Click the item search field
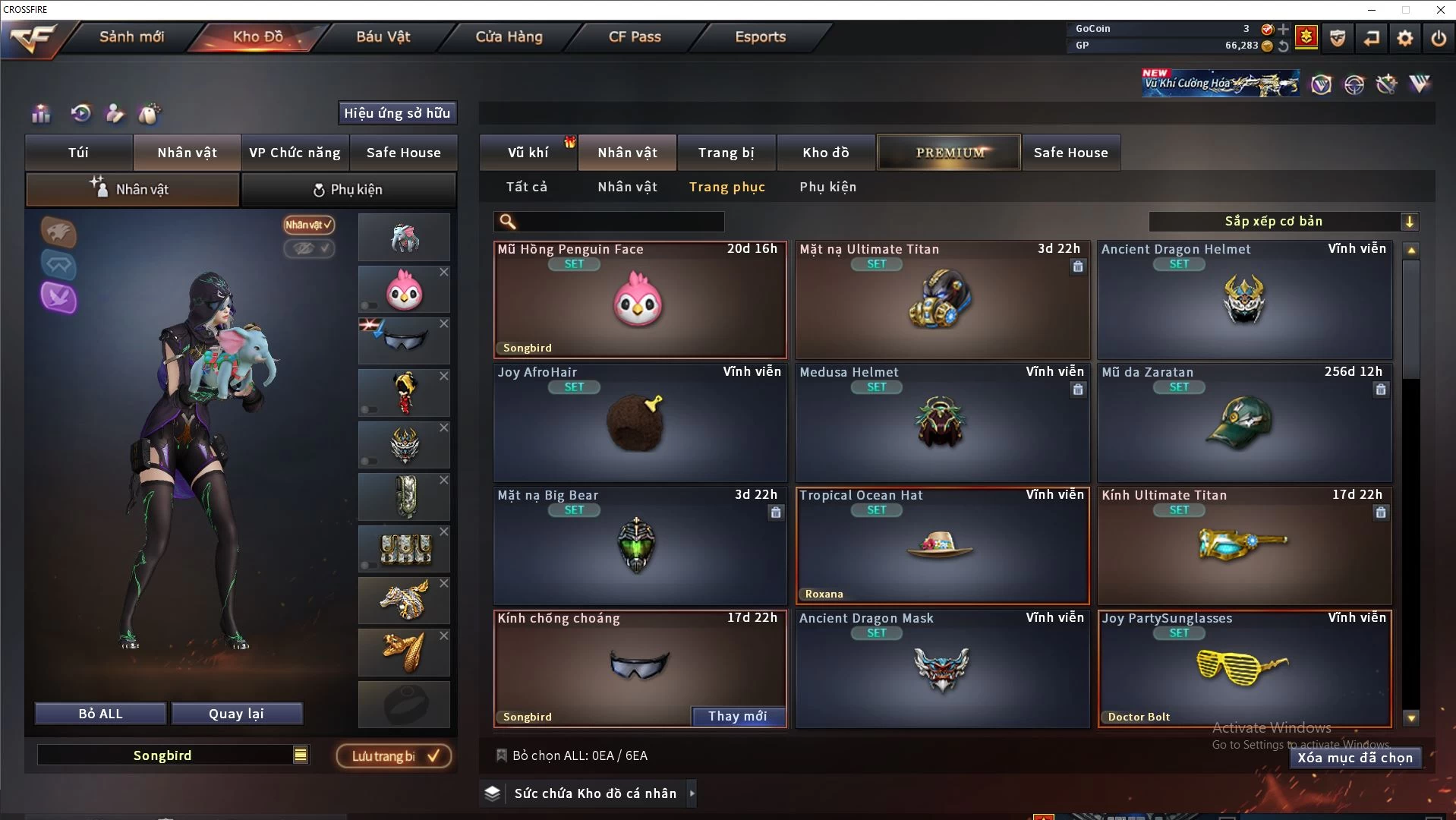The width and height of the screenshot is (1456, 820). [619, 222]
